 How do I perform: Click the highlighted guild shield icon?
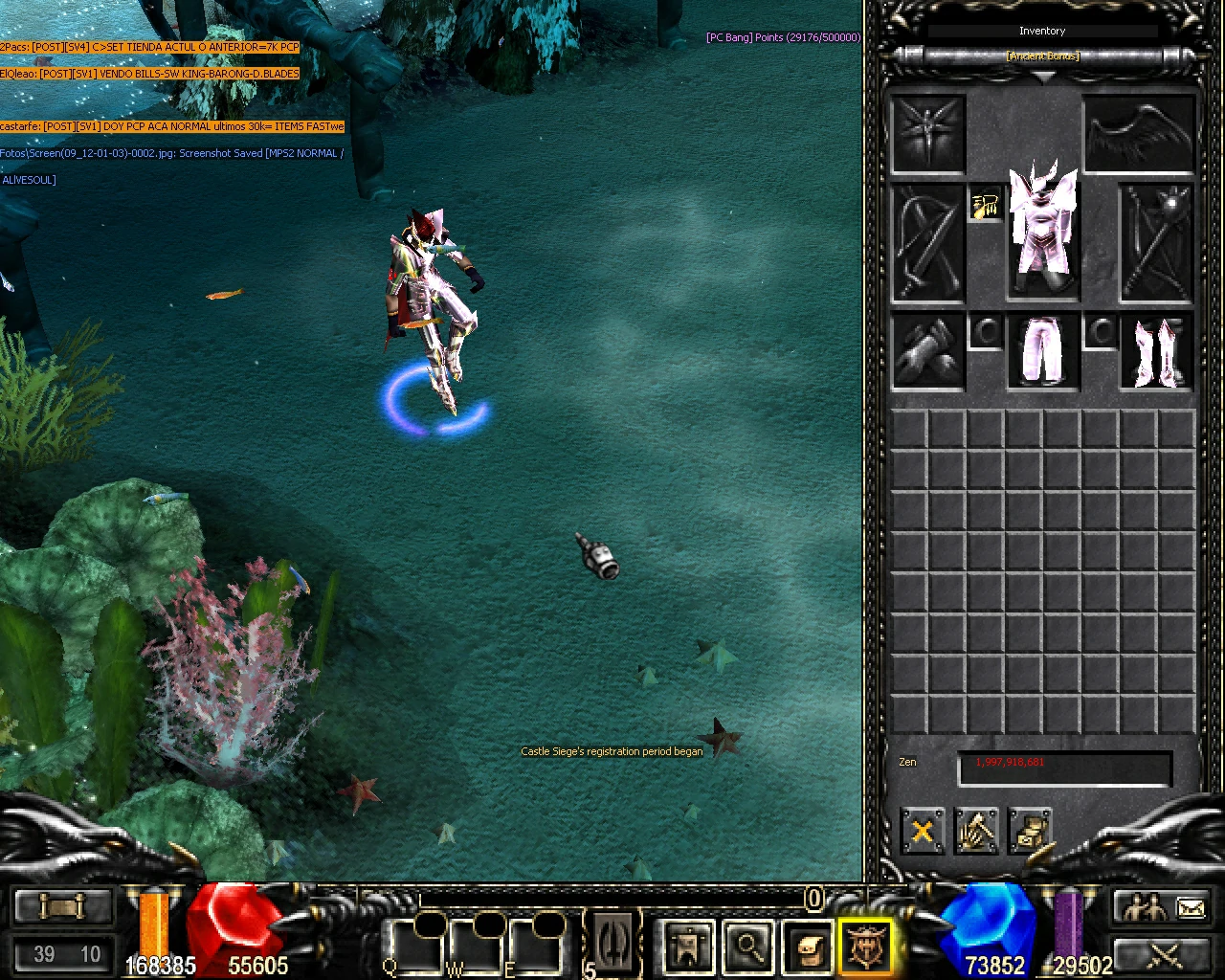tap(866, 946)
